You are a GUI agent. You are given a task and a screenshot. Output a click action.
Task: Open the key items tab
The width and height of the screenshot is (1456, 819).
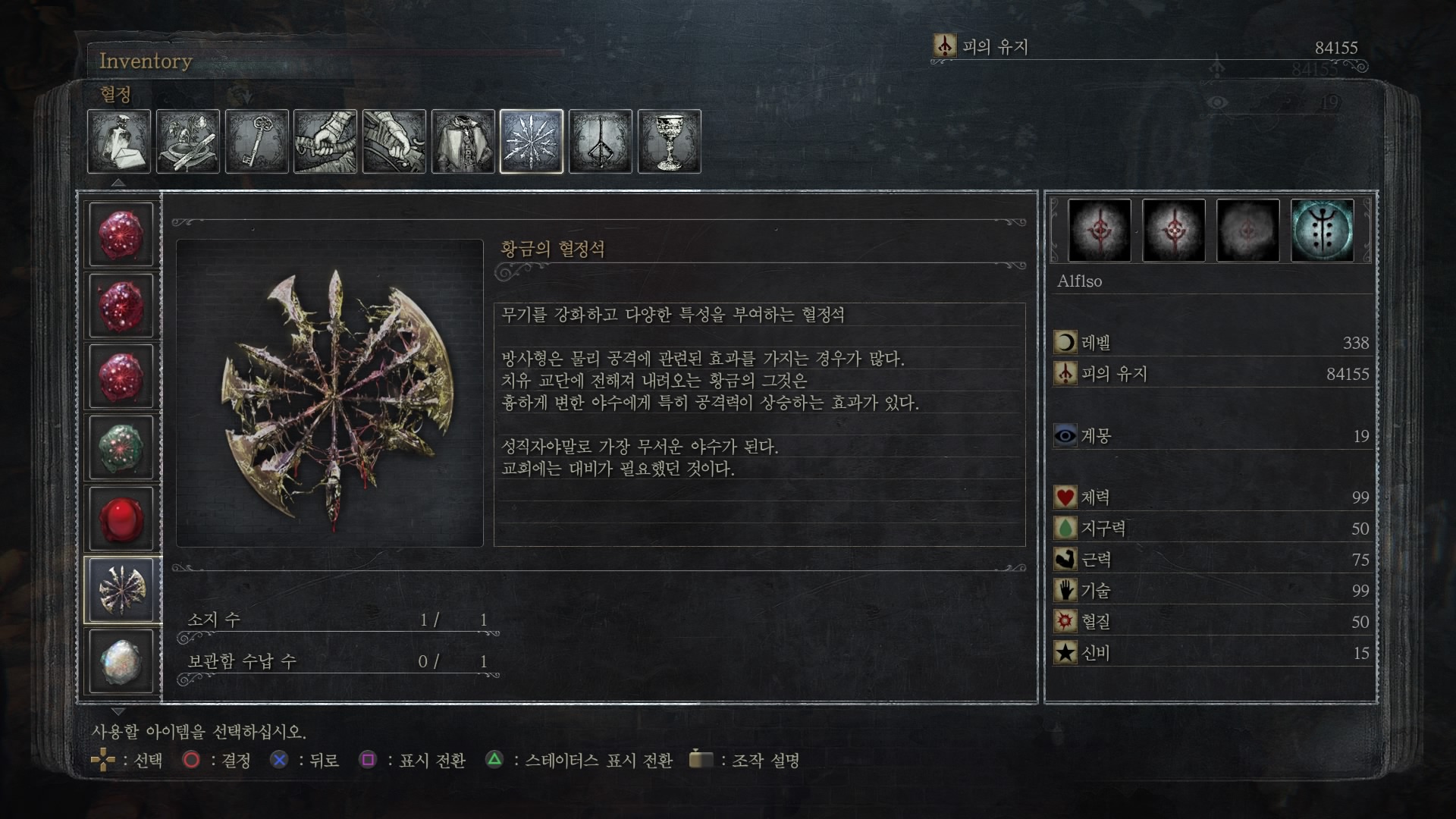(257, 142)
